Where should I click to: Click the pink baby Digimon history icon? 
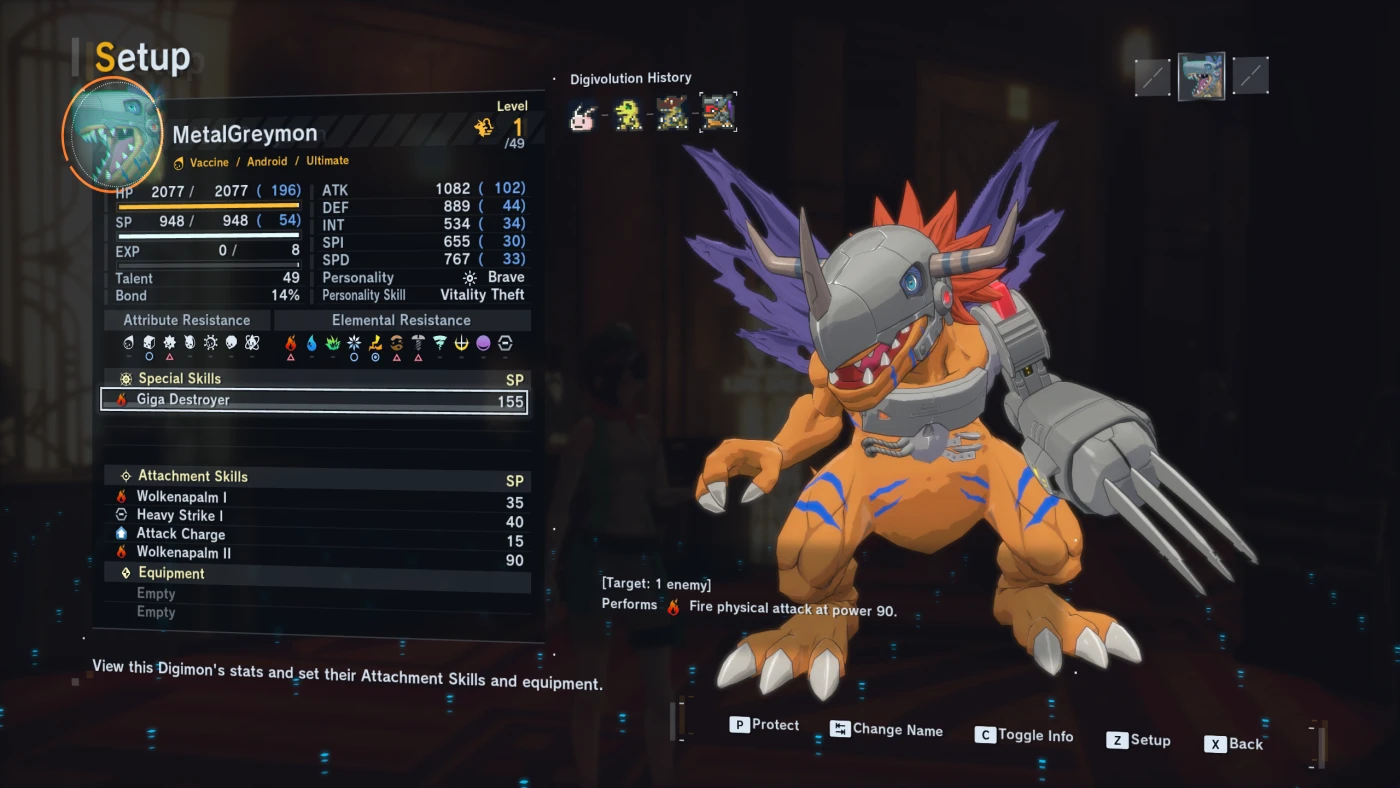pyautogui.click(x=584, y=117)
